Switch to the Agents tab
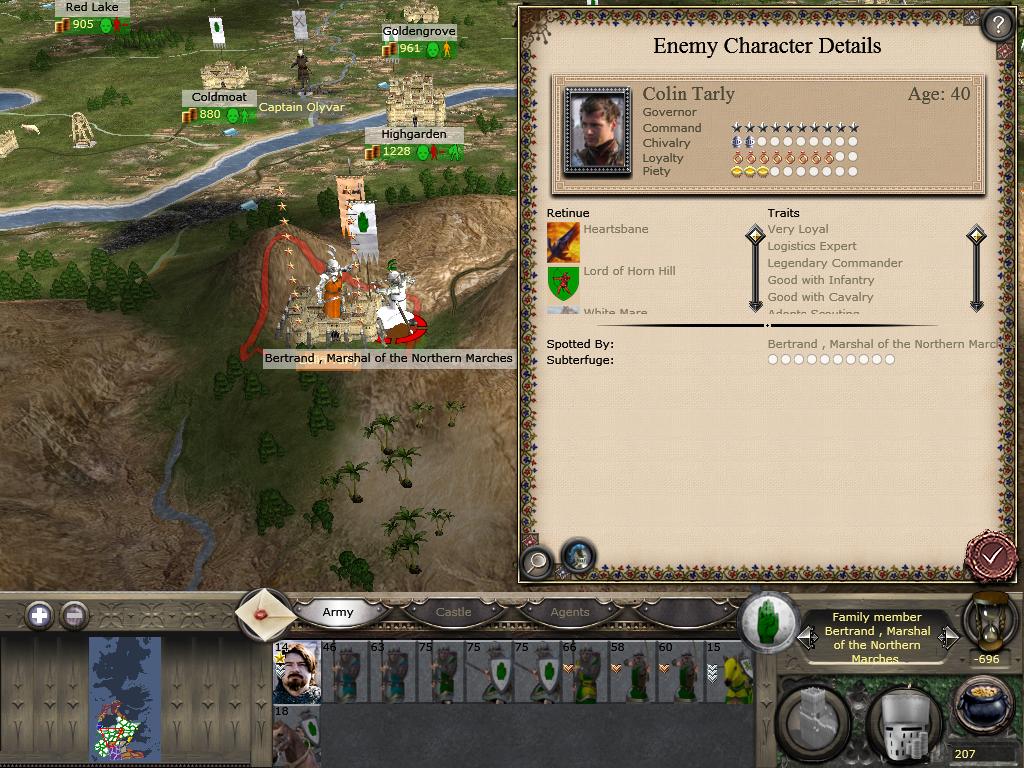 tap(570, 612)
